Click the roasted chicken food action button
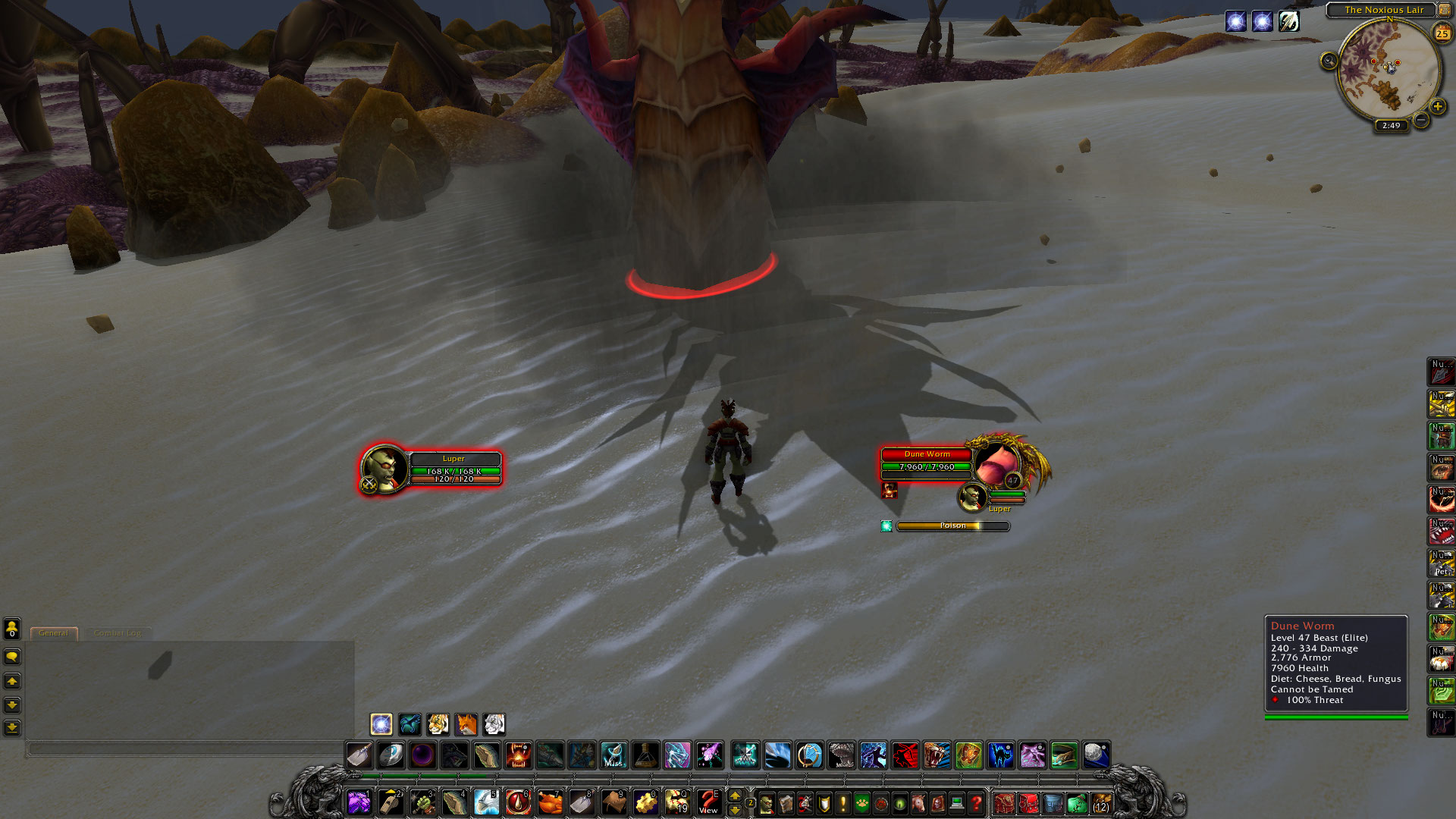1456x819 pixels. coord(550,802)
